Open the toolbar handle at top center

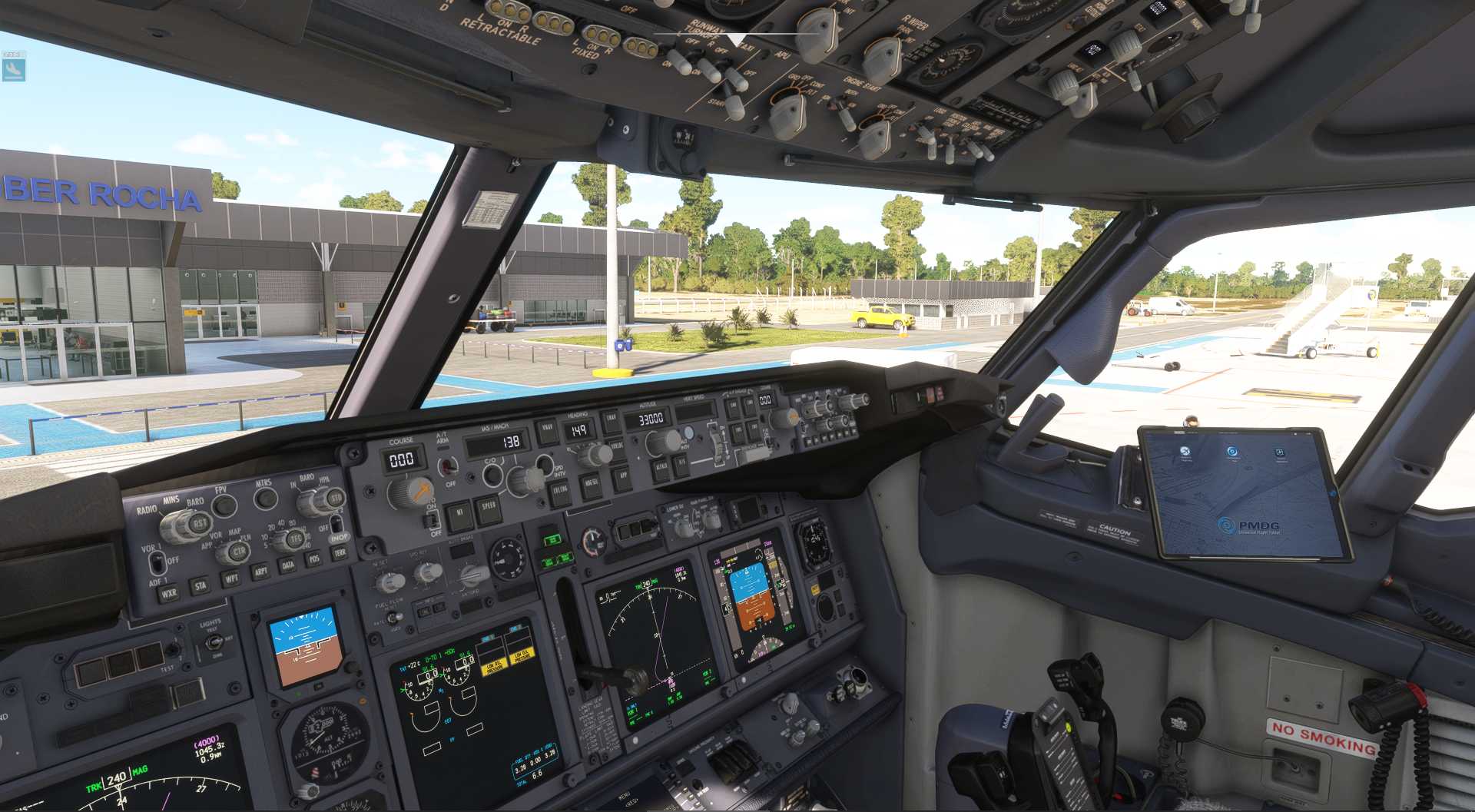pos(736,38)
